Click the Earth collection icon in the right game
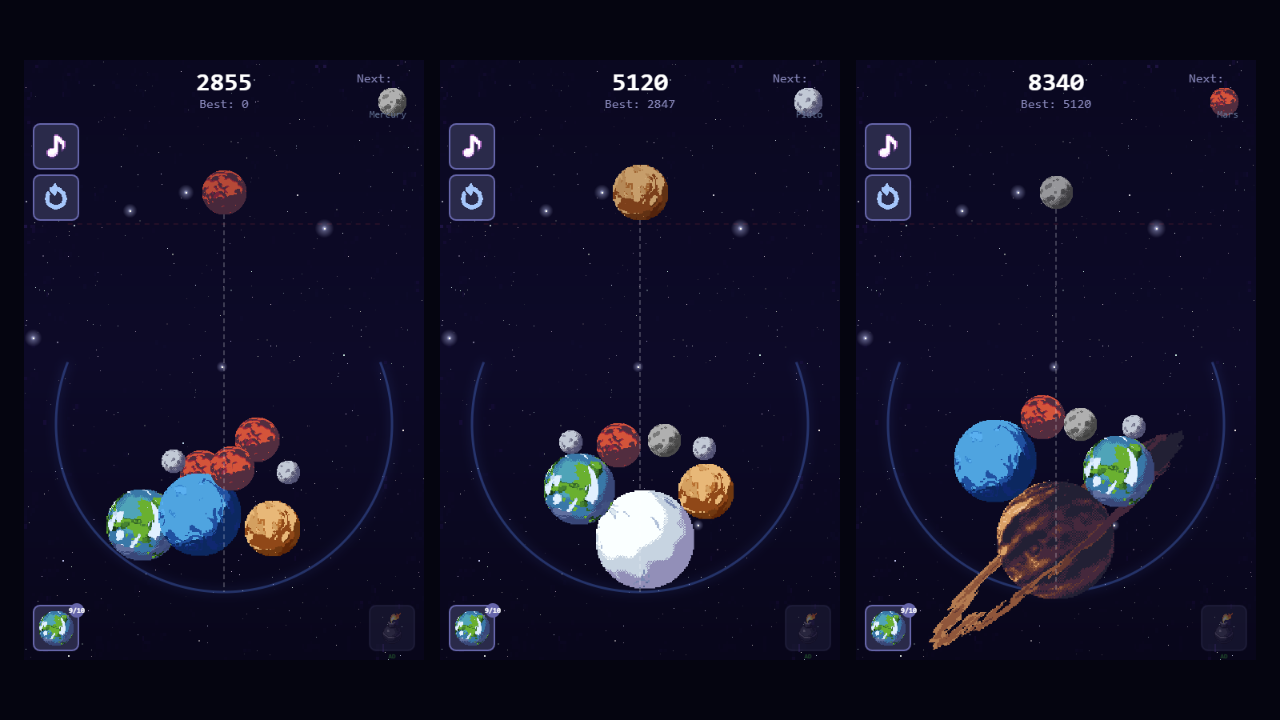1280x720 pixels. (x=888, y=629)
